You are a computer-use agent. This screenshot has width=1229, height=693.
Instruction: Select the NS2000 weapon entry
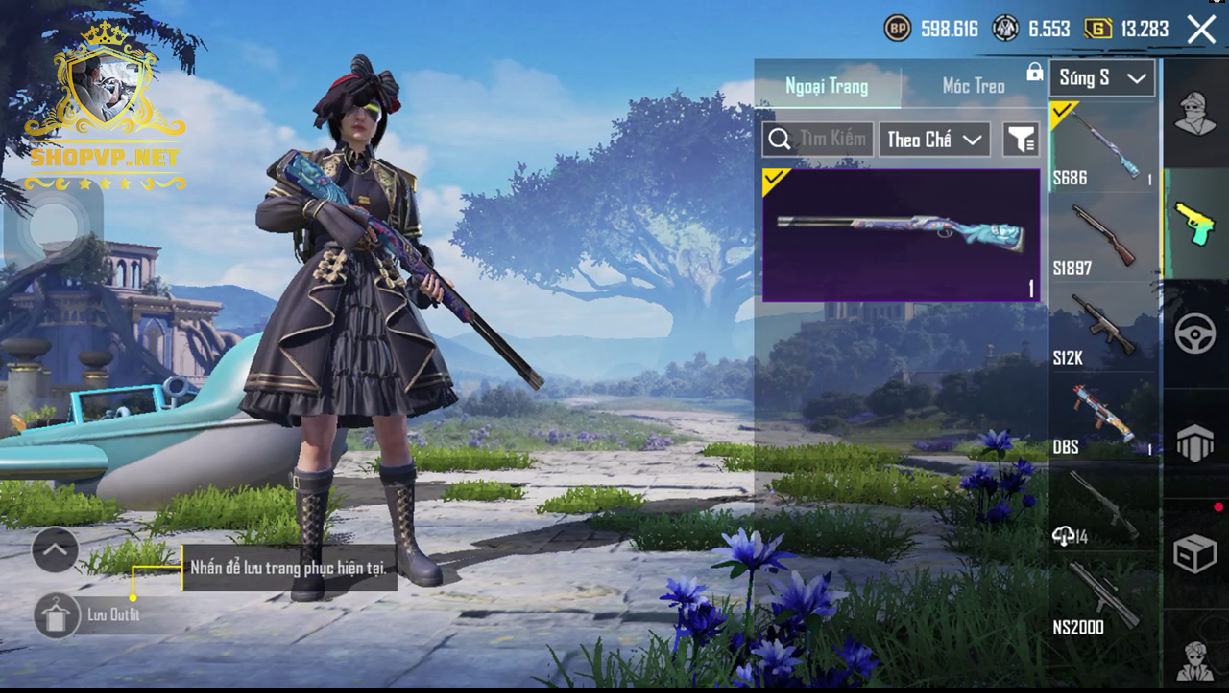[x=1102, y=598]
